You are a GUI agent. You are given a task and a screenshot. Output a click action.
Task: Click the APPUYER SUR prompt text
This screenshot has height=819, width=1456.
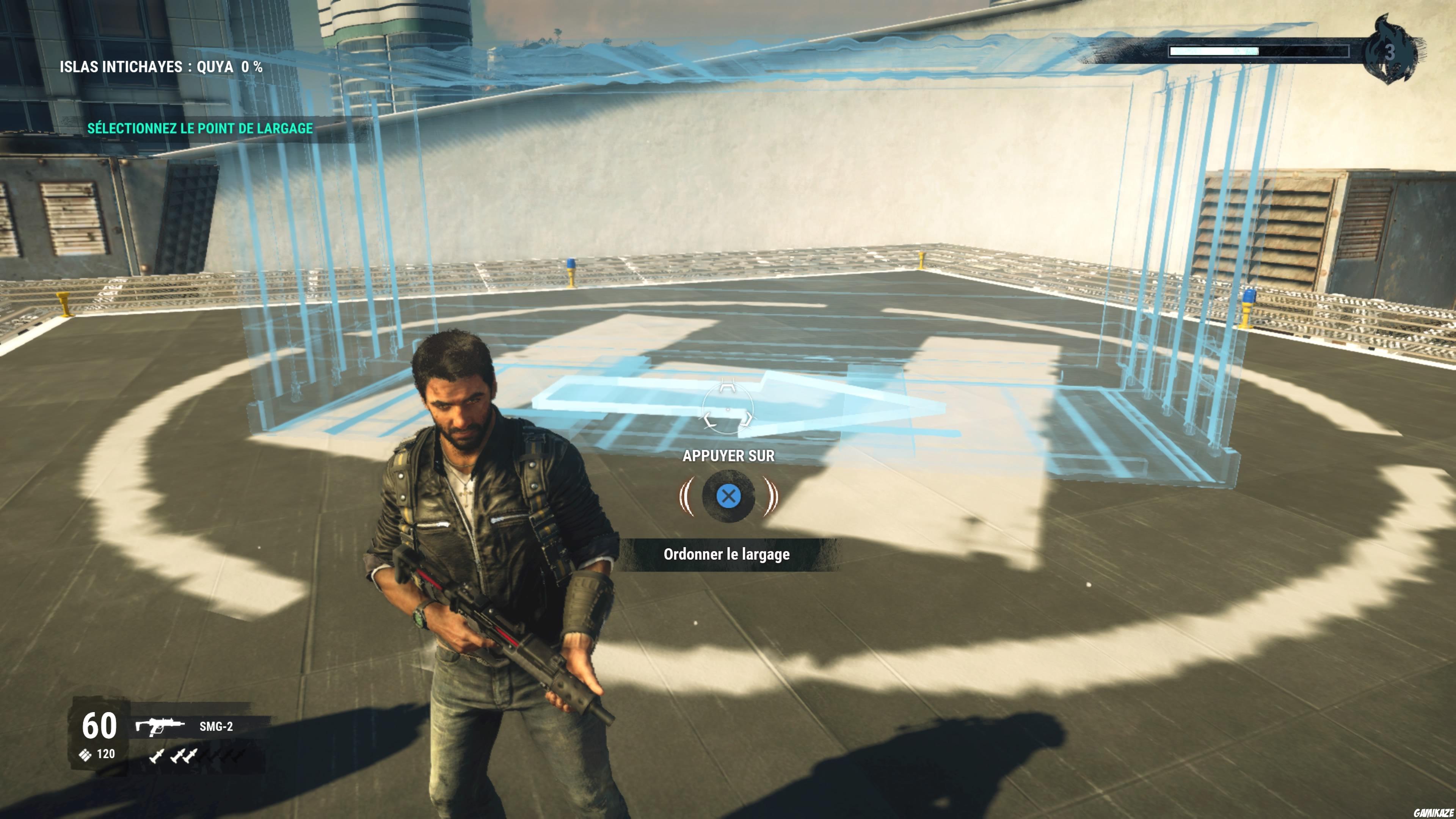click(729, 455)
